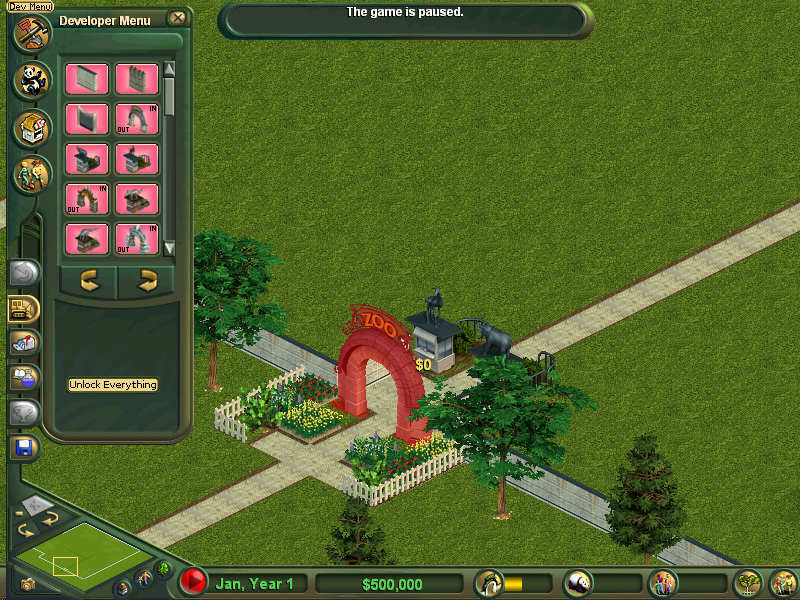Take a screenshot with the camera icon
The width and height of the screenshot is (800, 600).
(28, 584)
